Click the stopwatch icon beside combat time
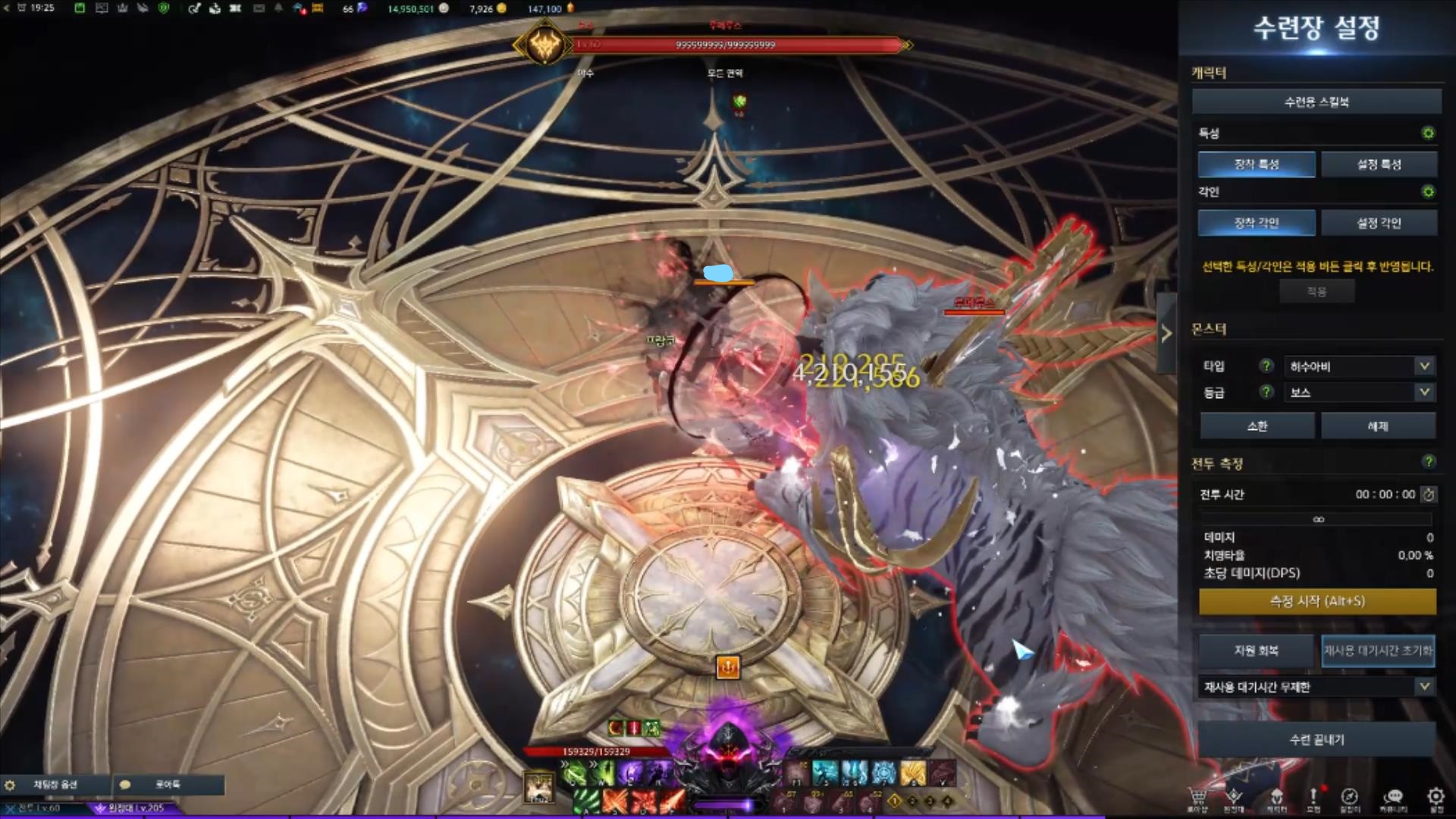 tap(1429, 494)
